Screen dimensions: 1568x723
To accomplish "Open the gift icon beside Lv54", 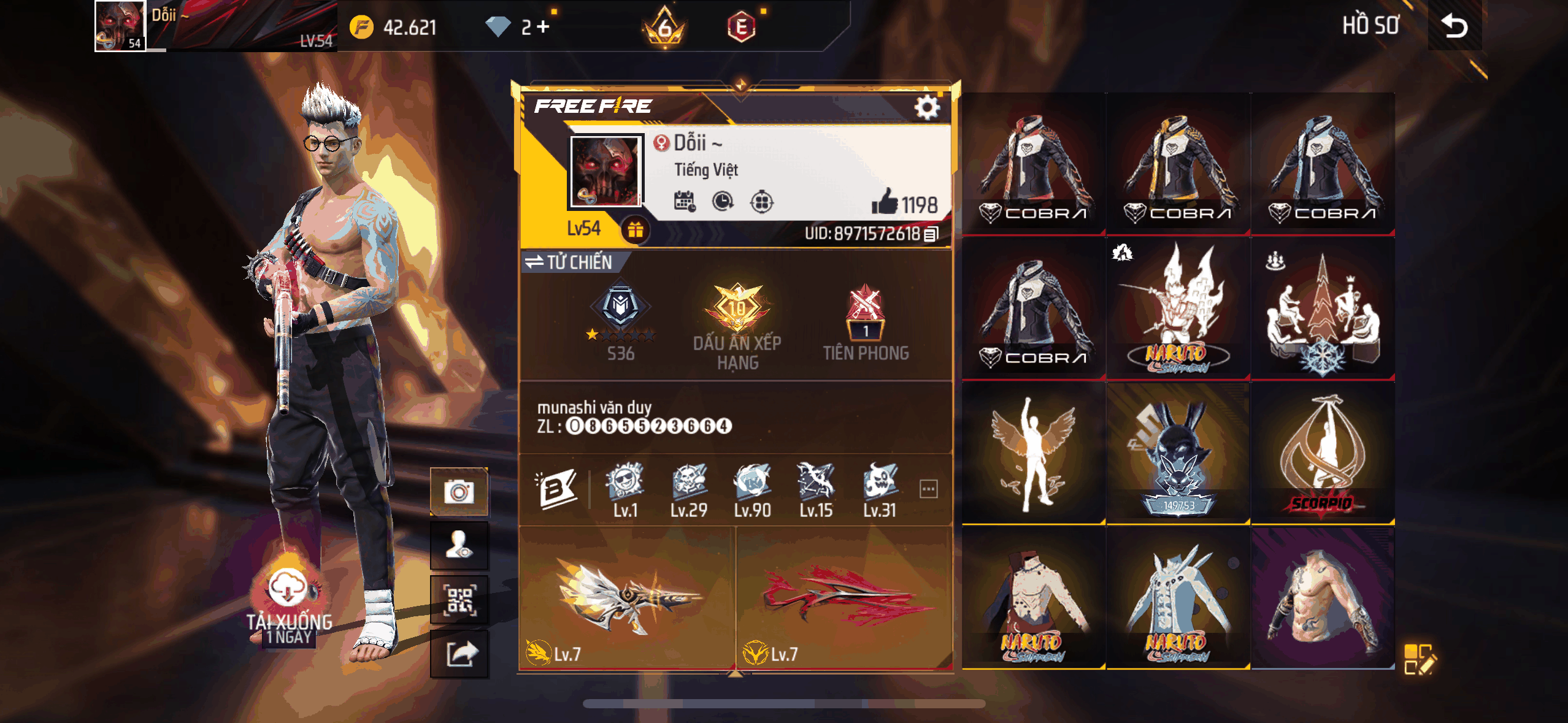I will tap(636, 230).
